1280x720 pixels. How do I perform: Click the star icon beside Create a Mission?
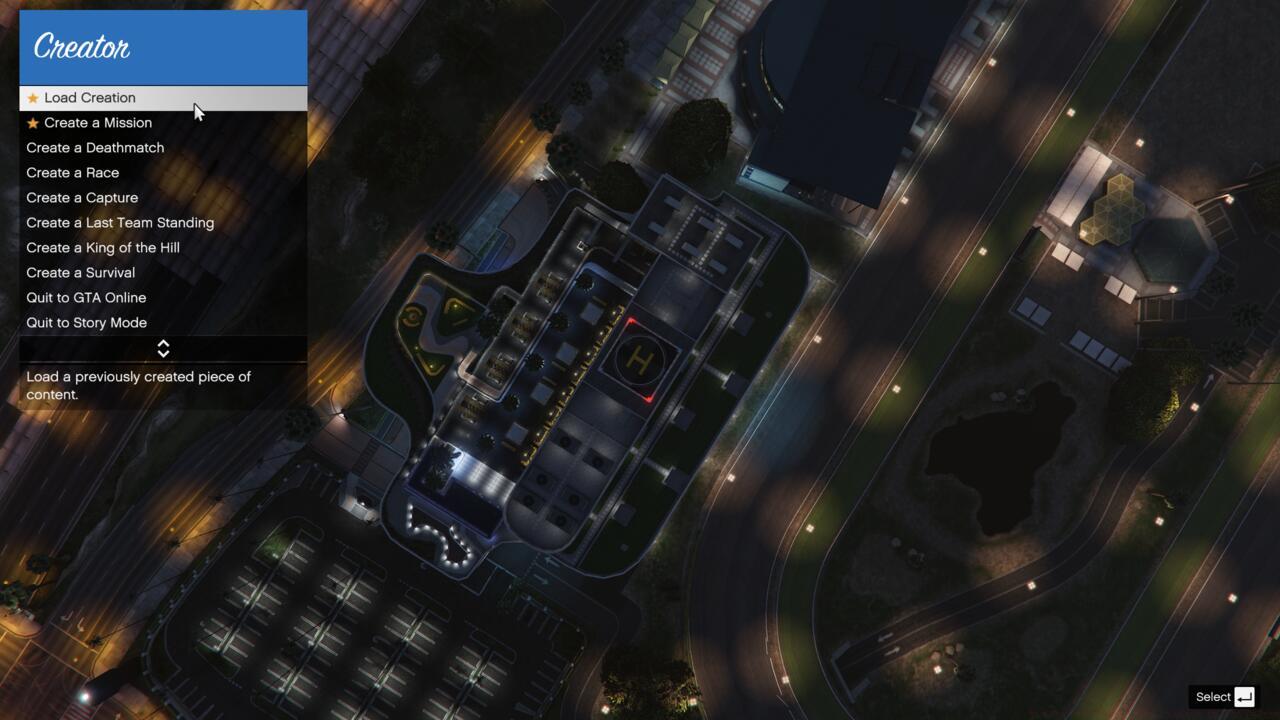(x=33, y=122)
